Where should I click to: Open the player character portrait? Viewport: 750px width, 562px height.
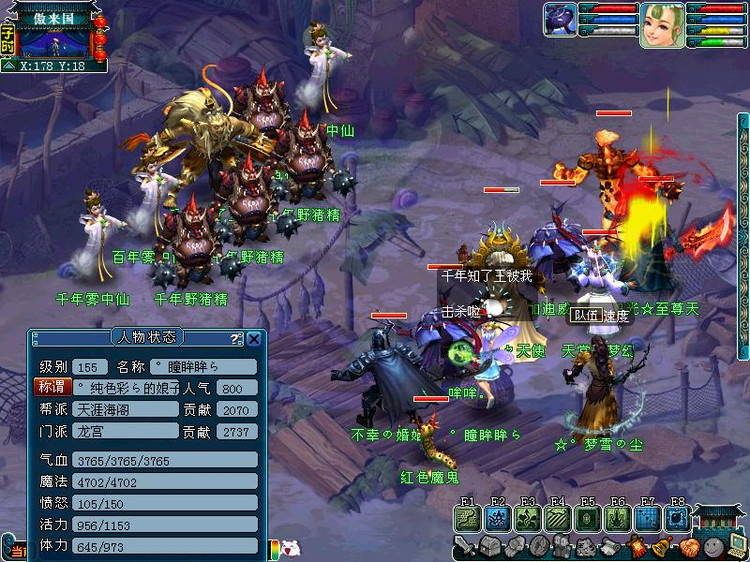tap(662, 24)
